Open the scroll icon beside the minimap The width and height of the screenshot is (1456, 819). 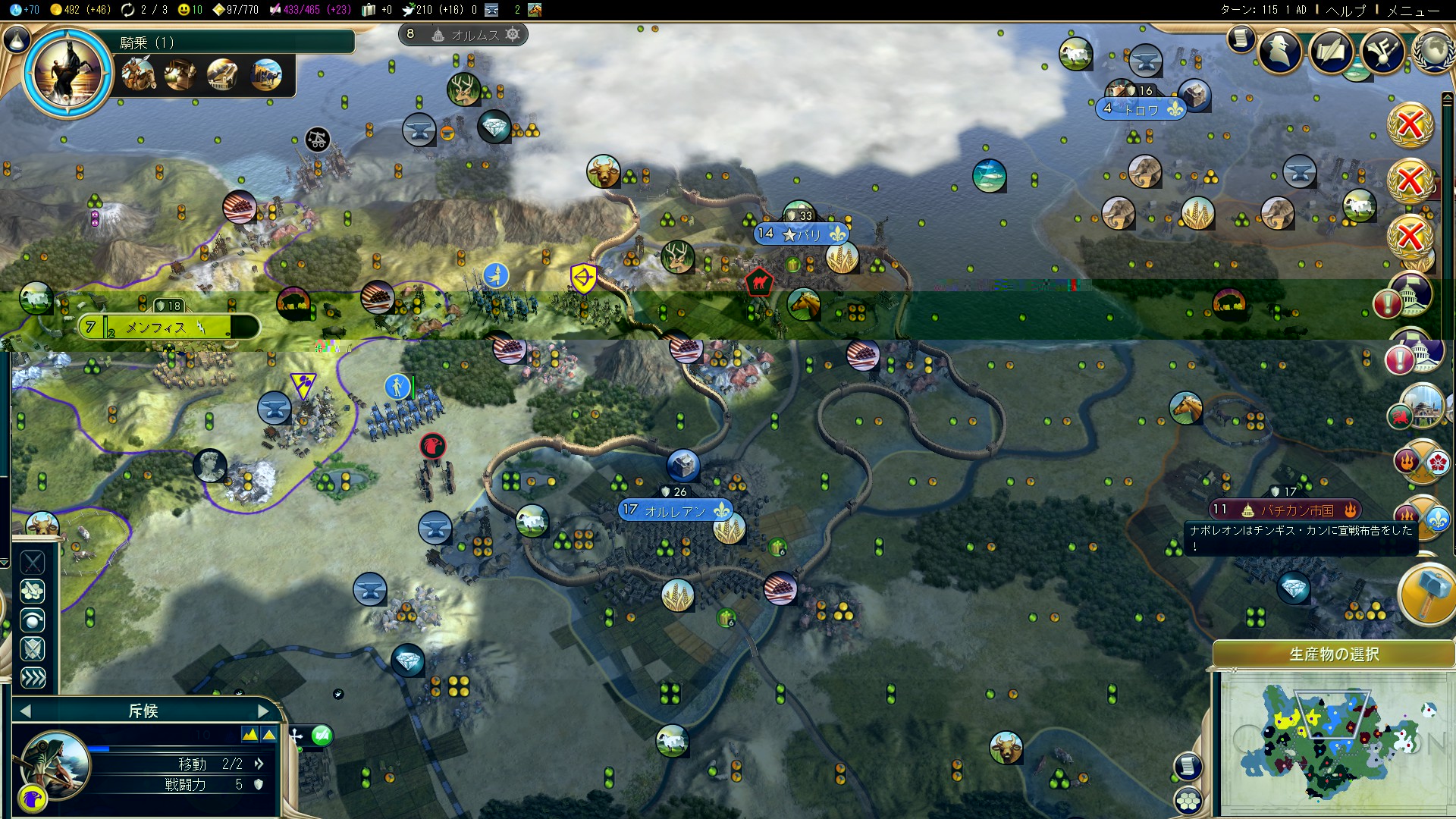1188,766
